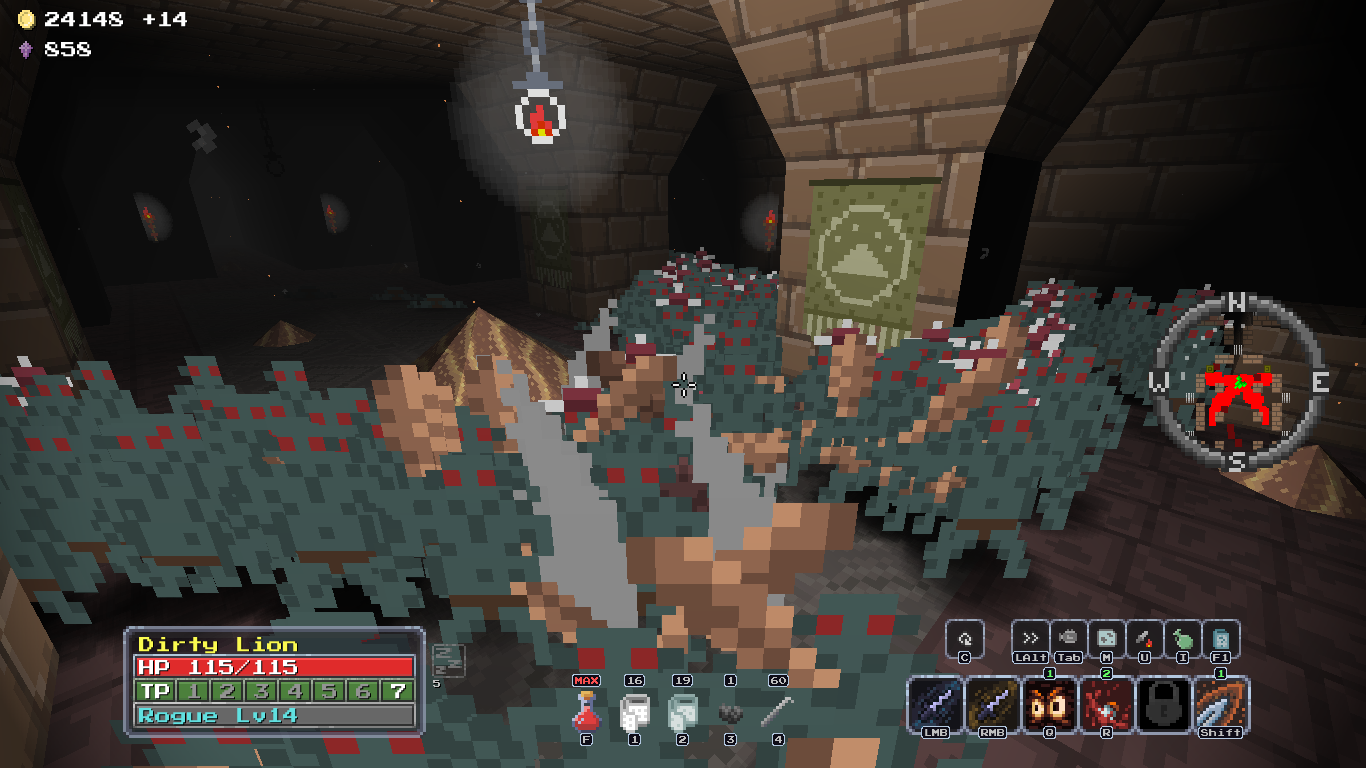The height and width of the screenshot is (768, 1366).
Task: Open the pet menu fish icon
Action: pos(1068,639)
